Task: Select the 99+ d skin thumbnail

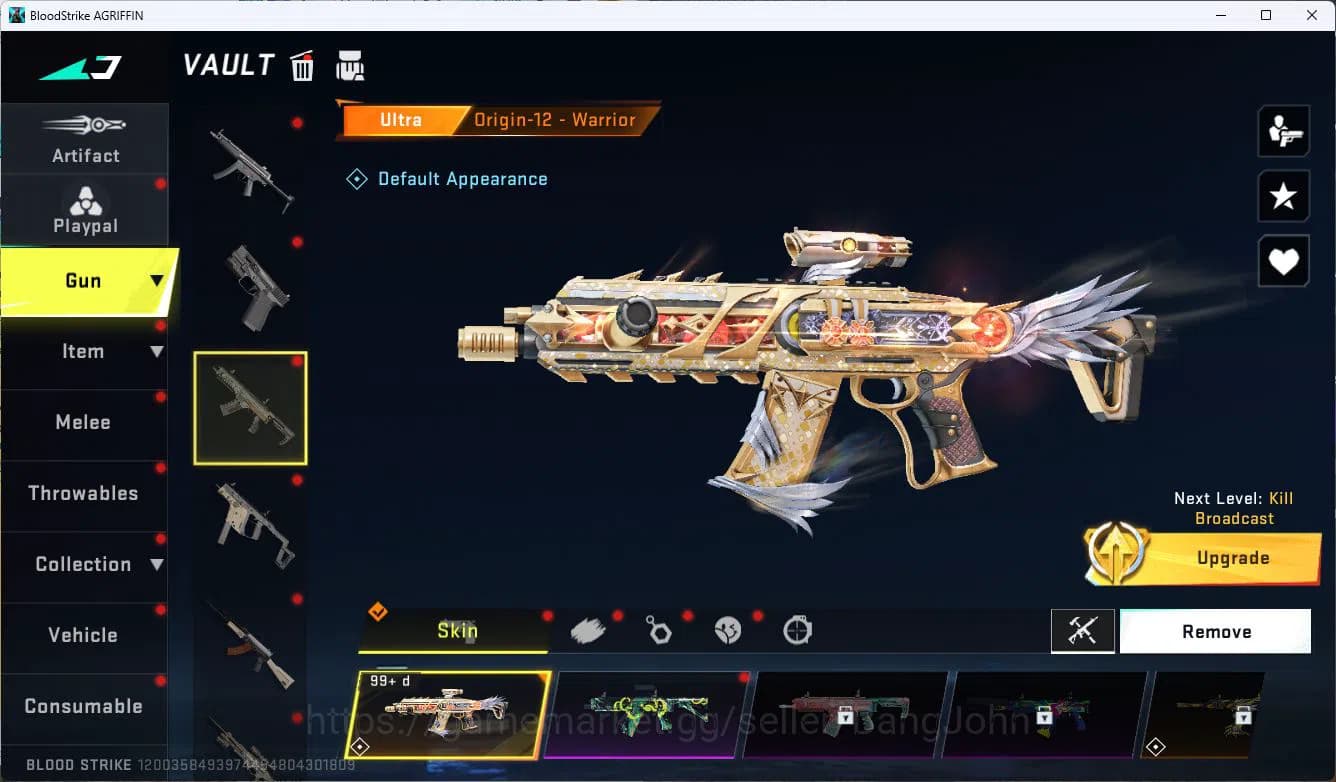Action: [x=452, y=714]
